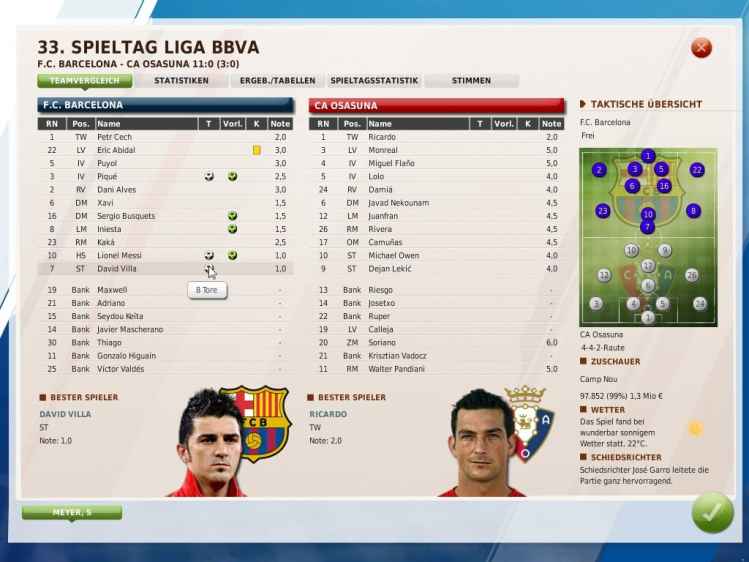Close the match report with the red X
749x562 pixels.
(701, 48)
